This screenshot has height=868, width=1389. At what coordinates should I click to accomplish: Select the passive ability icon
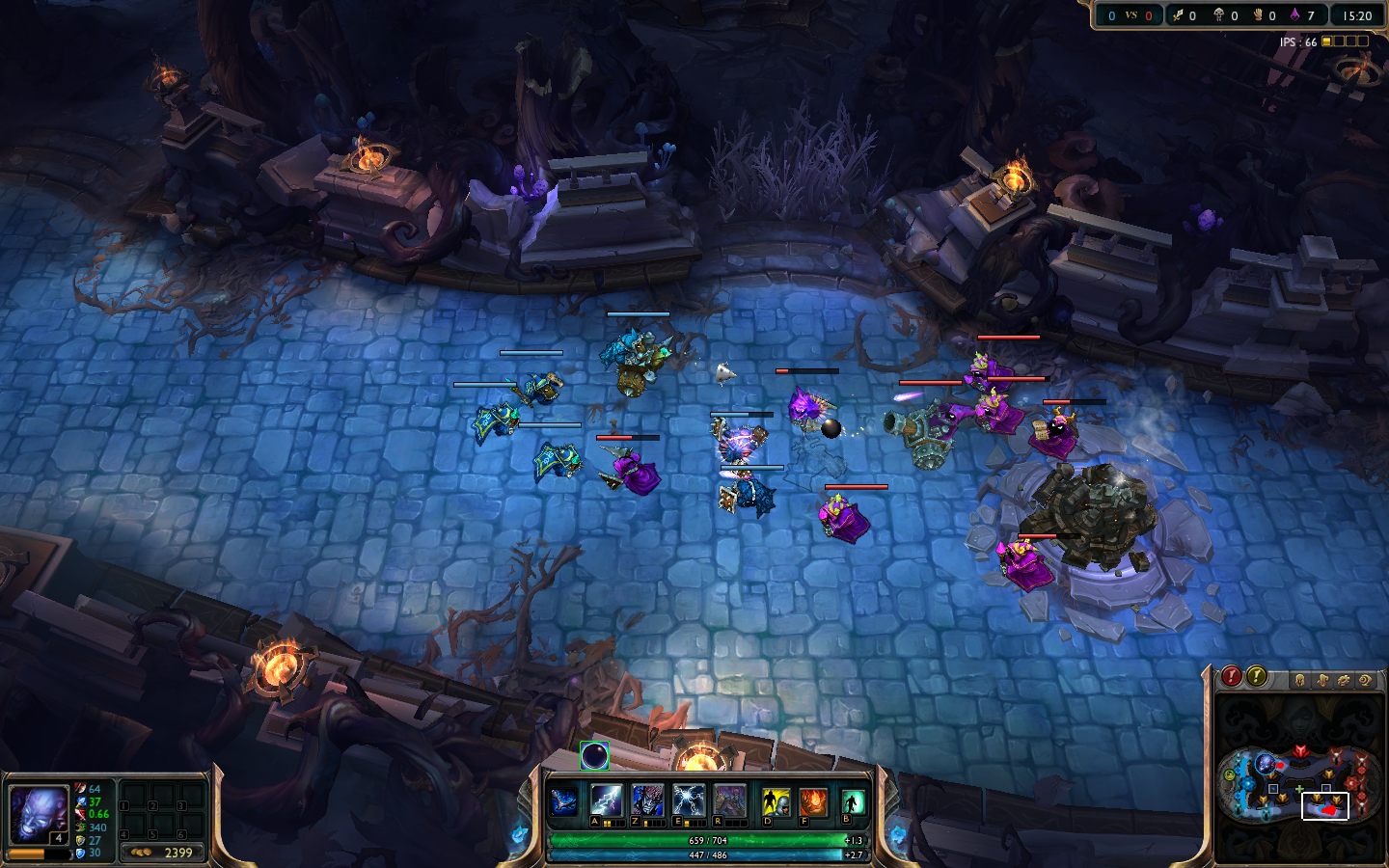(564, 800)
